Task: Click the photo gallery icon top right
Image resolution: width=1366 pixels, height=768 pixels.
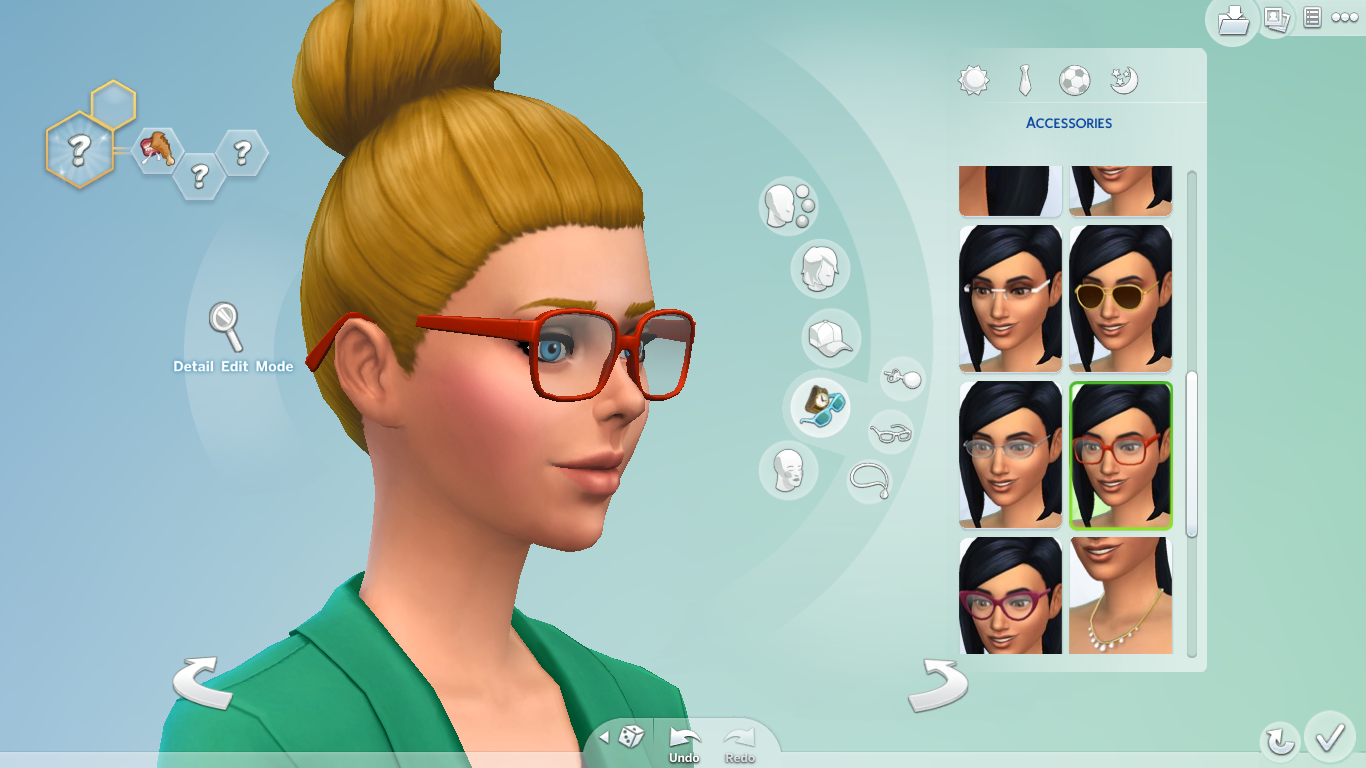Action: tap(1277, 21)
